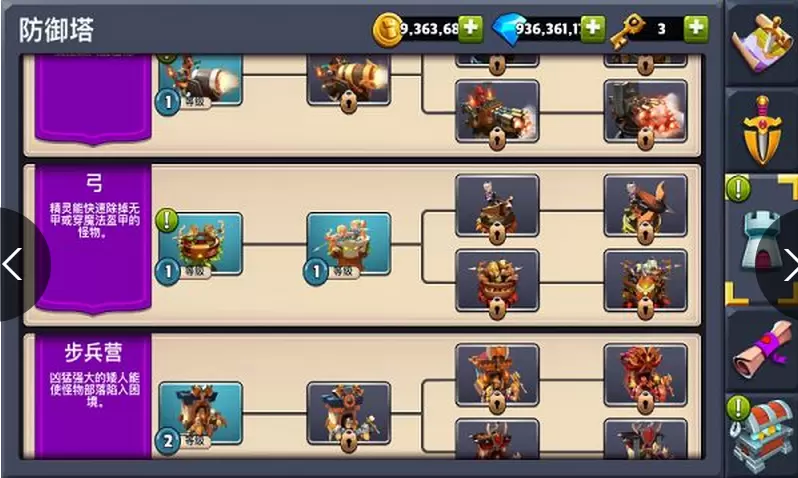Select the level 2 barracks tower

(x=200, y=412)
